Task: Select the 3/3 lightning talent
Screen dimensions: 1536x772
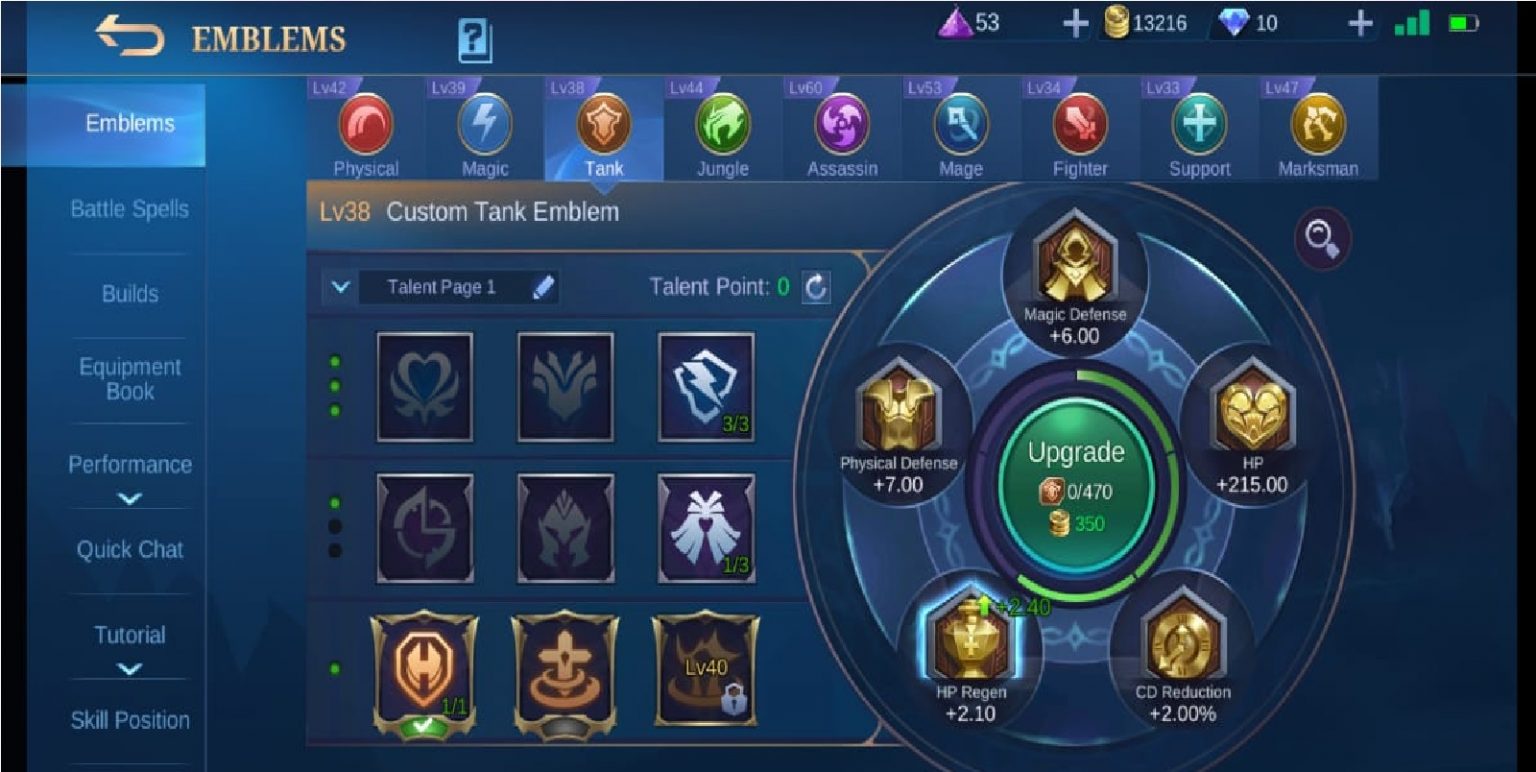Action: [706, 388]
